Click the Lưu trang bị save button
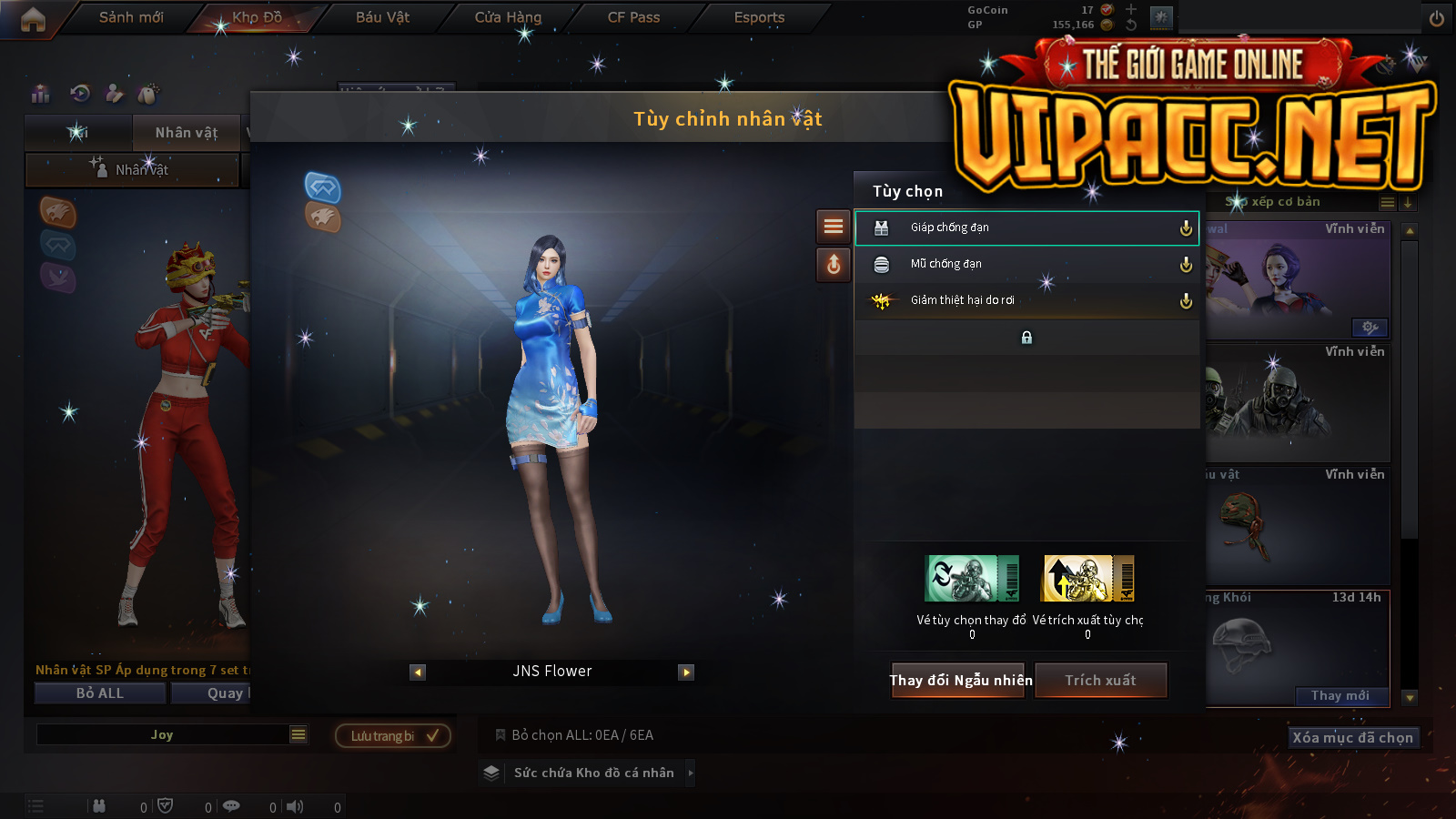This screenshot has width=1456, height=819. tap(393, 736)
